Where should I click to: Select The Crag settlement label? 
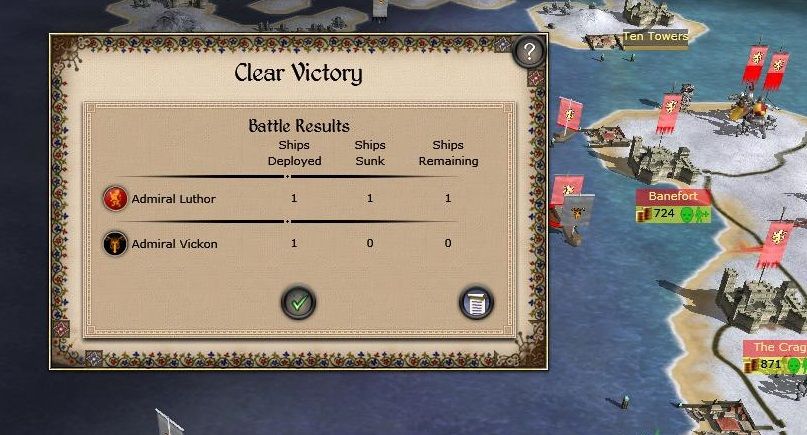[778, 347]
